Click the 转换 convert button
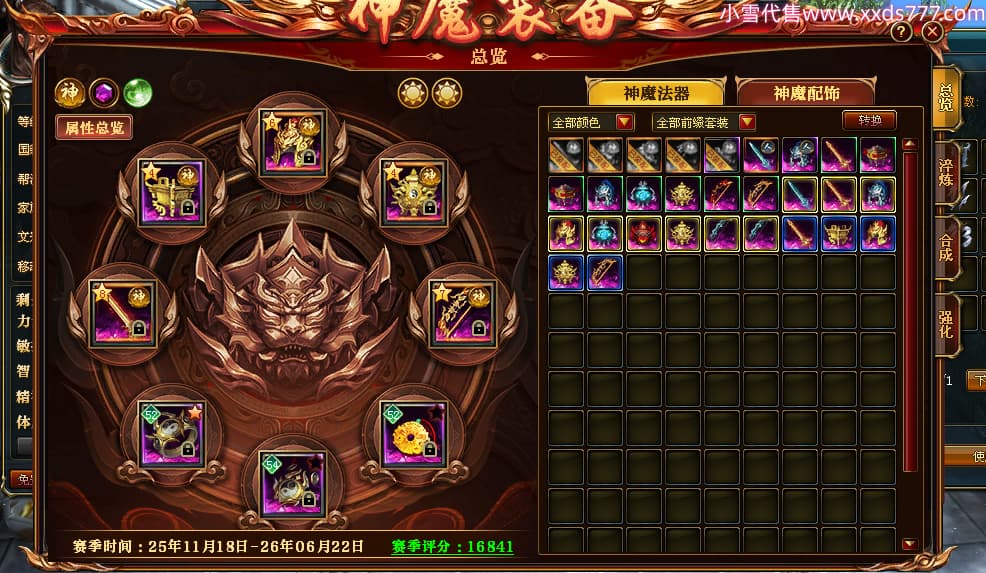 869,120
